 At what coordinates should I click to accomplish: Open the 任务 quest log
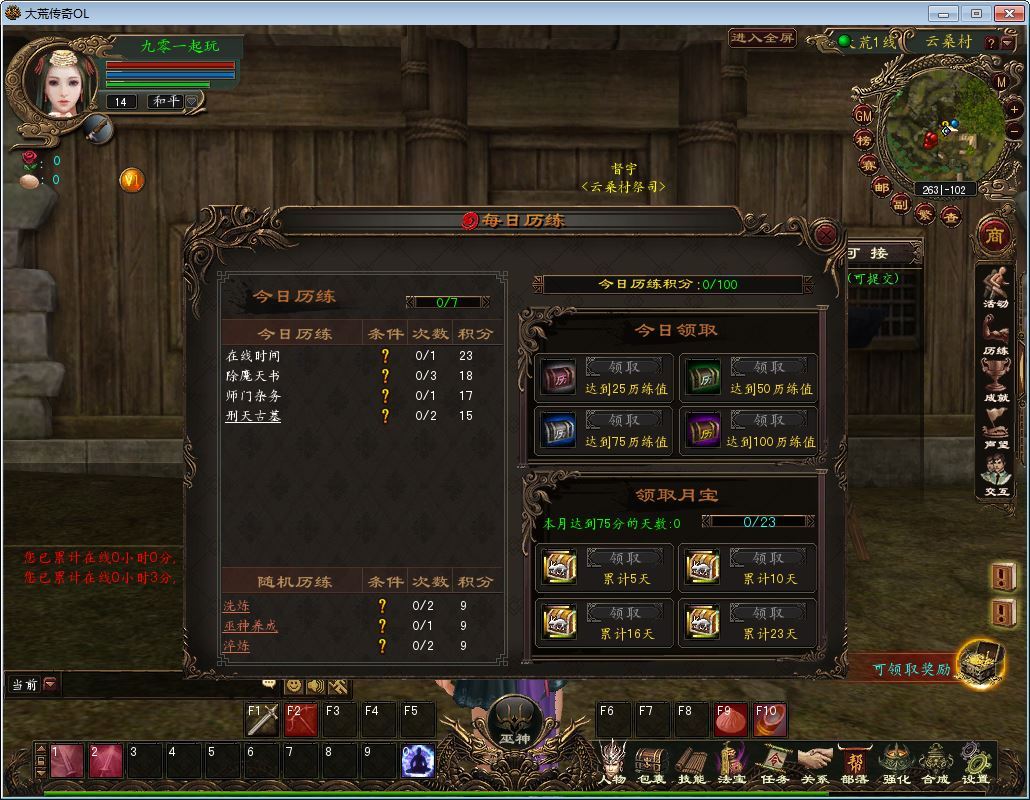(773, 763)
